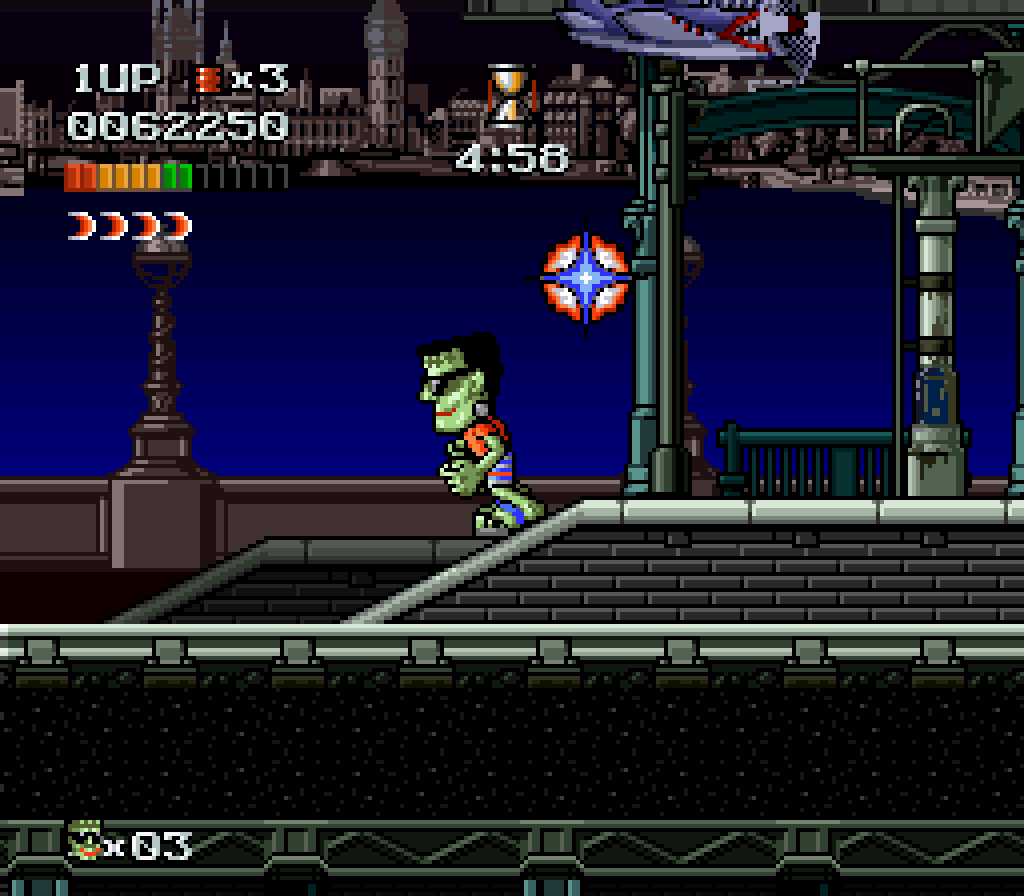Click the hourglass timer icon
Image resolution: width=1024 pixels, height=896 pixels.
click(509, 96)
